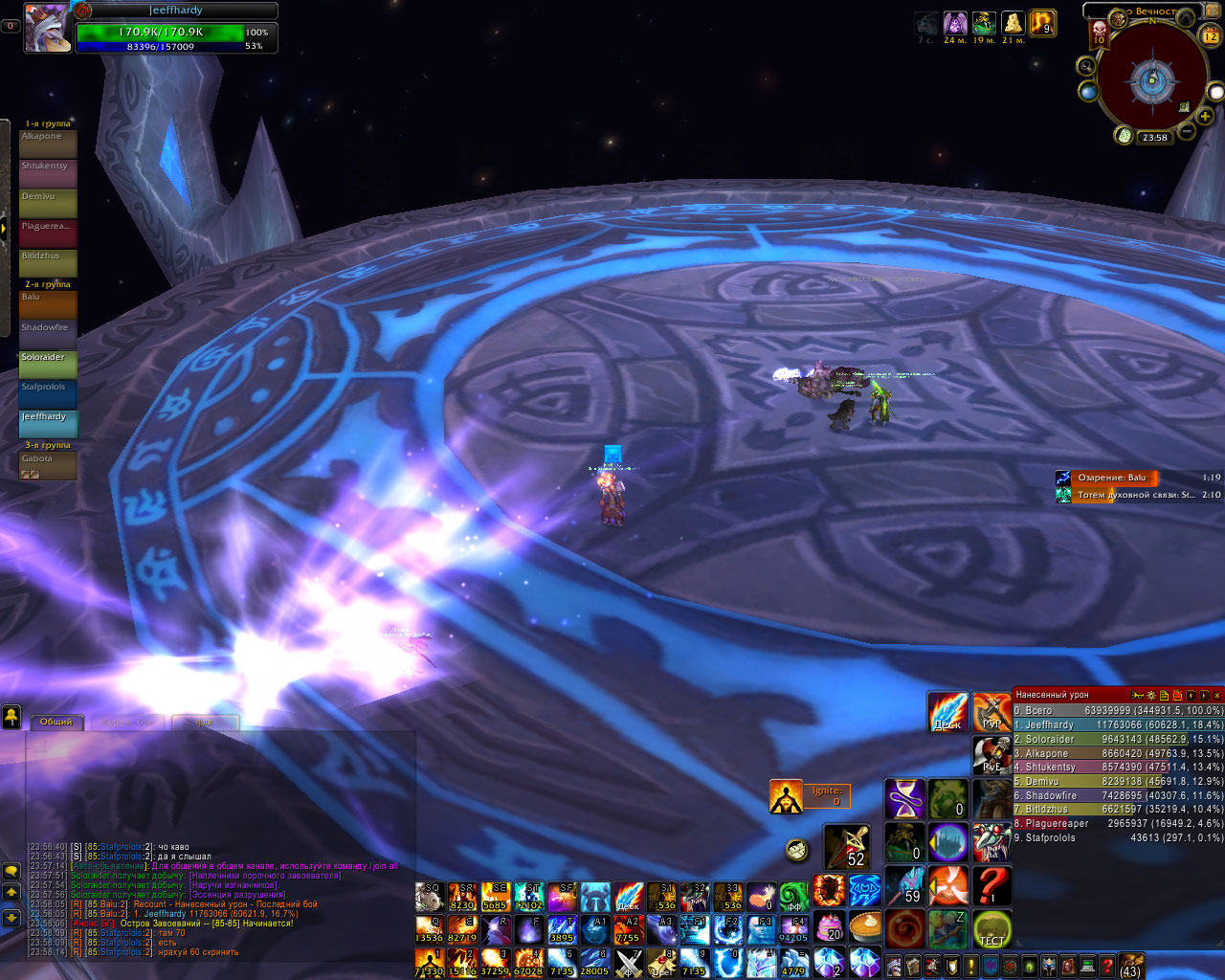Activate the ТЕСТ macro button

pos(992,929)
